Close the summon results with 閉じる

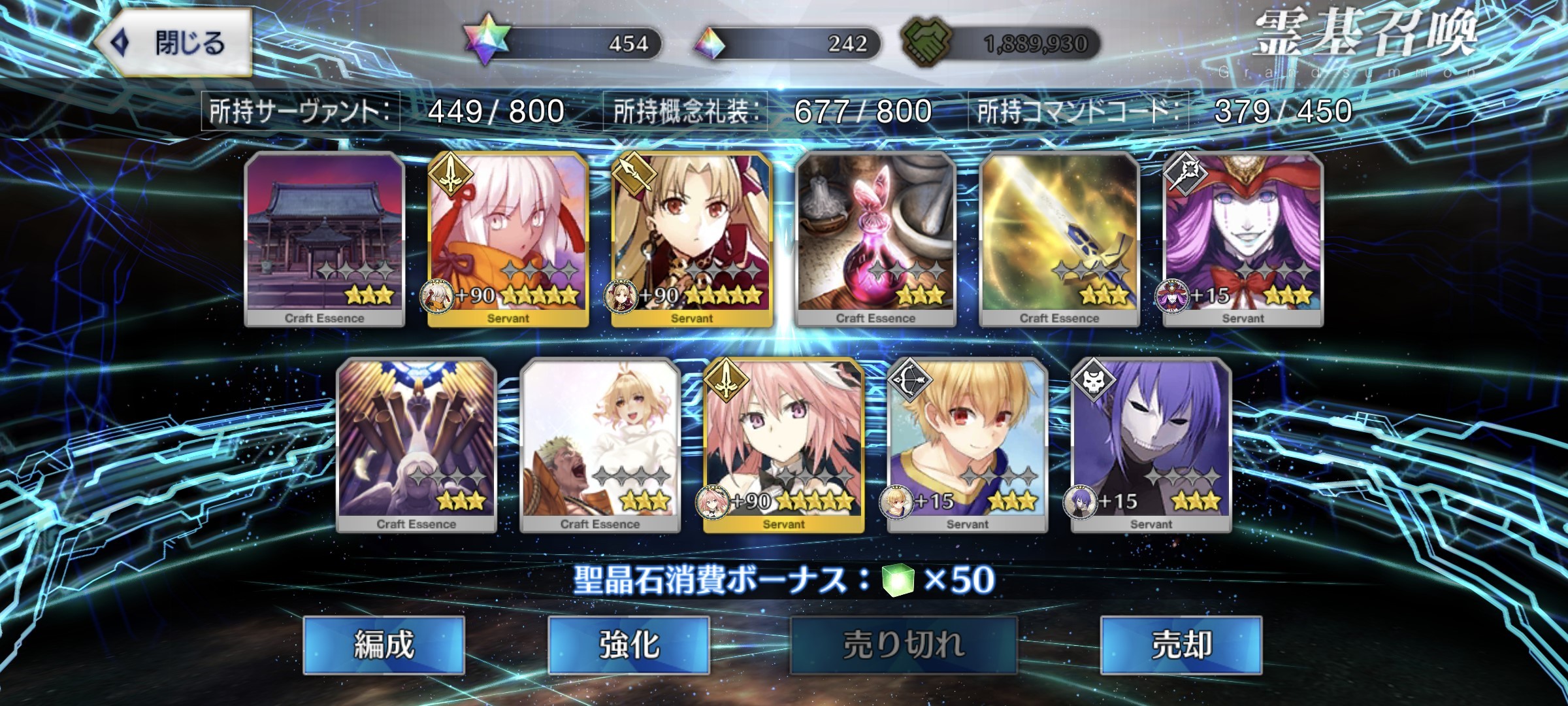coord(174,43)
